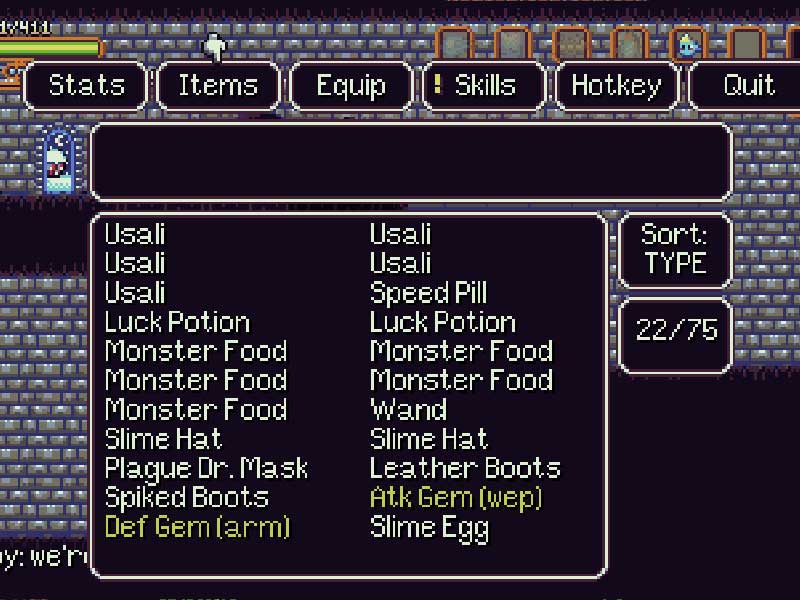The width and height of the screenshot is (800, 600).
Task: Select the Speed Pill item
Action: (x=428, y=293)
